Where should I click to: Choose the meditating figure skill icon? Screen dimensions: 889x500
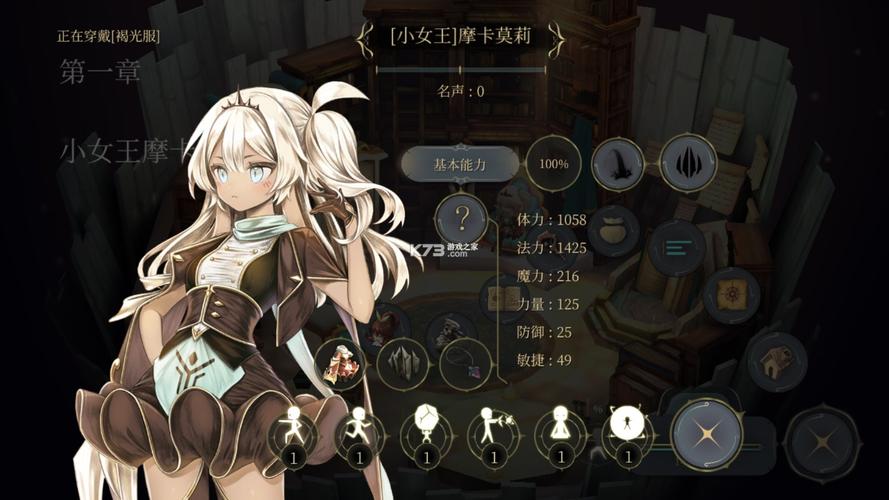coord(560,430)
